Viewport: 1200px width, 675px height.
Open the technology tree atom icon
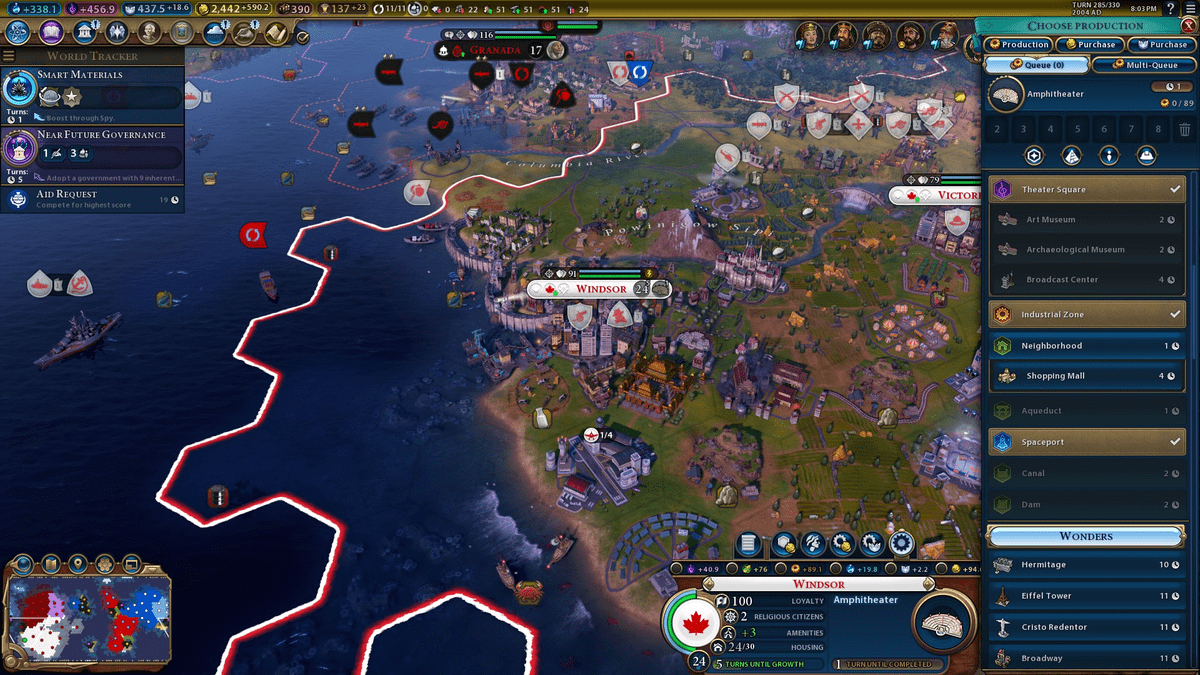pyautogui.click(x=18, y=32)
